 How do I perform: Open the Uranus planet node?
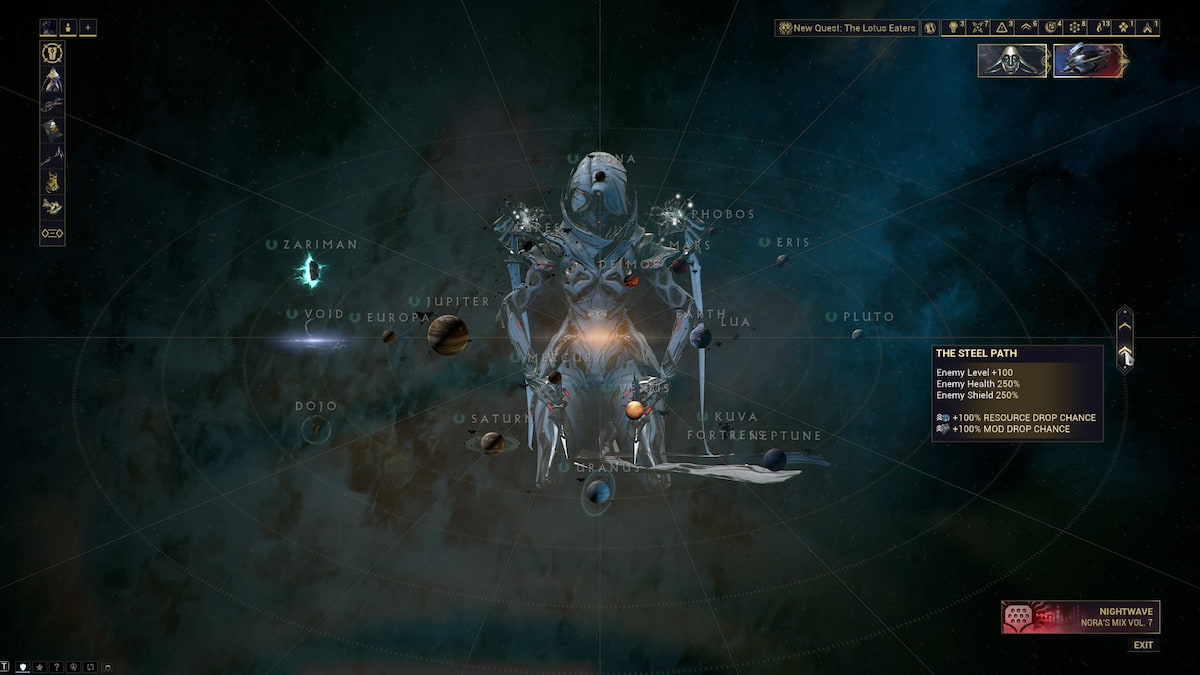pyautogui.click(x=598, y=491)
